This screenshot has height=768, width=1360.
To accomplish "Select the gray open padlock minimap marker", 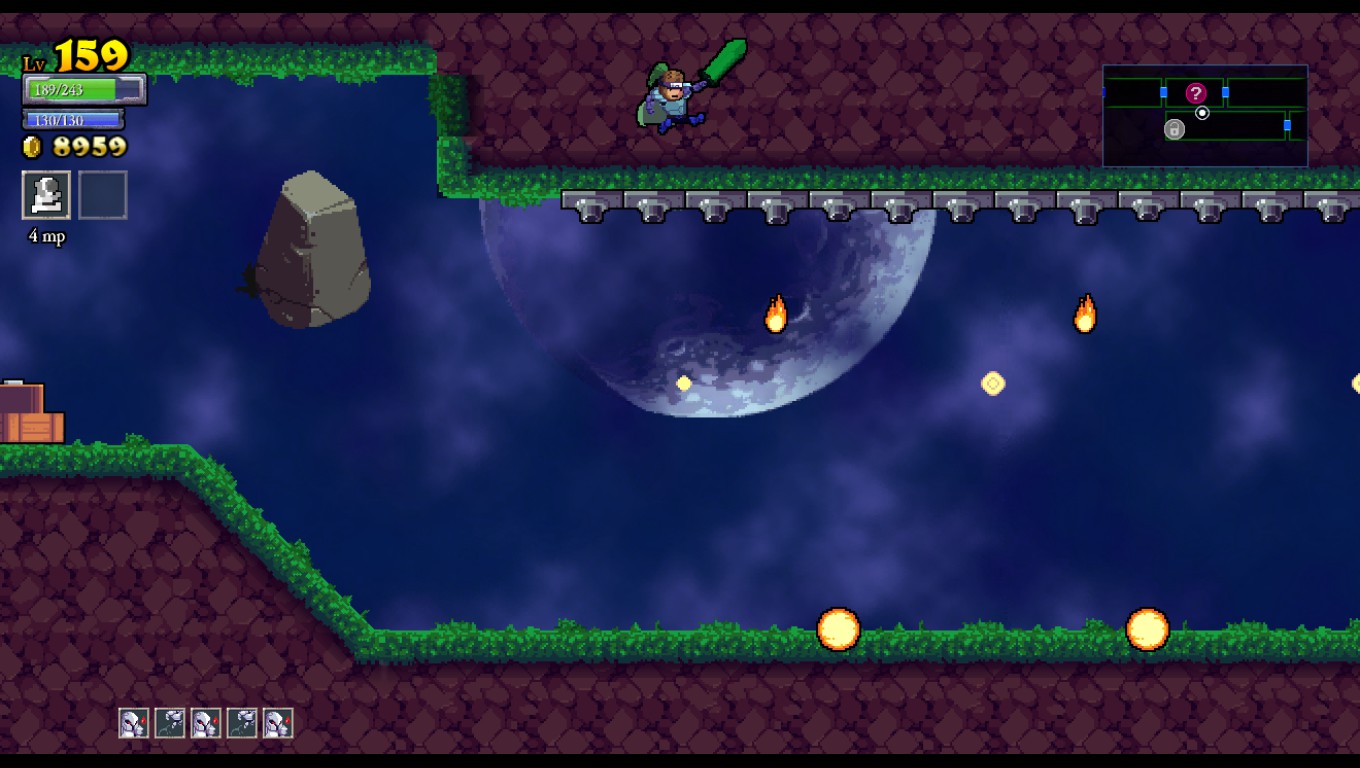I will (x=1174, y=129).
